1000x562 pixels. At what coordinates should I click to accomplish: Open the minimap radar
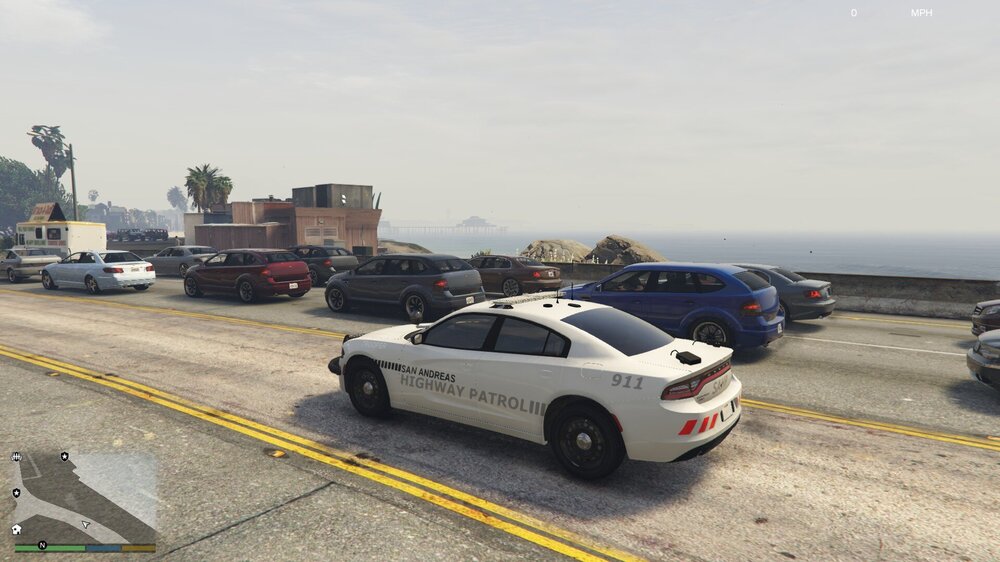(85, 497)
